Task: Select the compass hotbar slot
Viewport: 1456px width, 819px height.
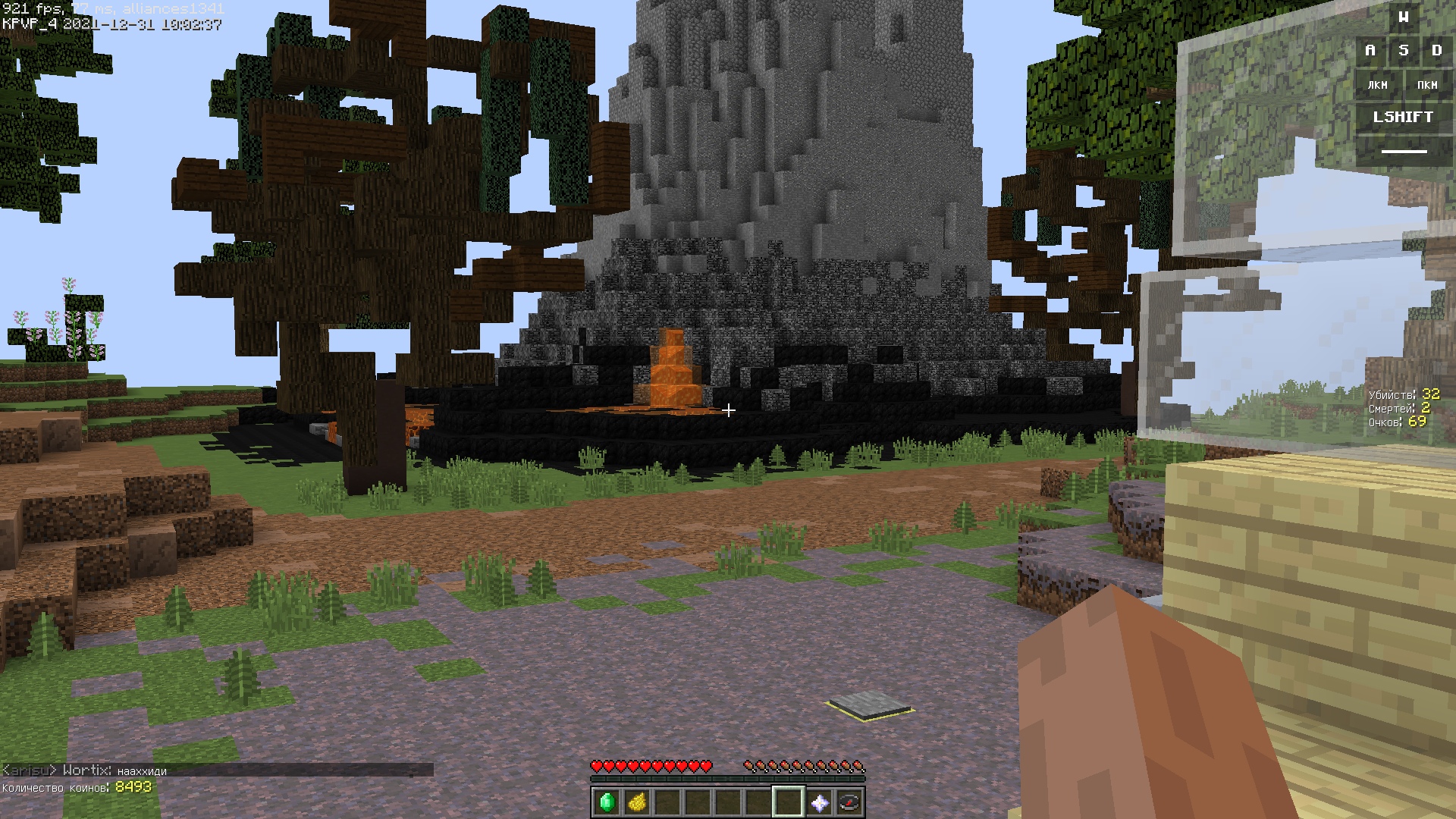Action: pyautogui.click(x=849, y=802)
